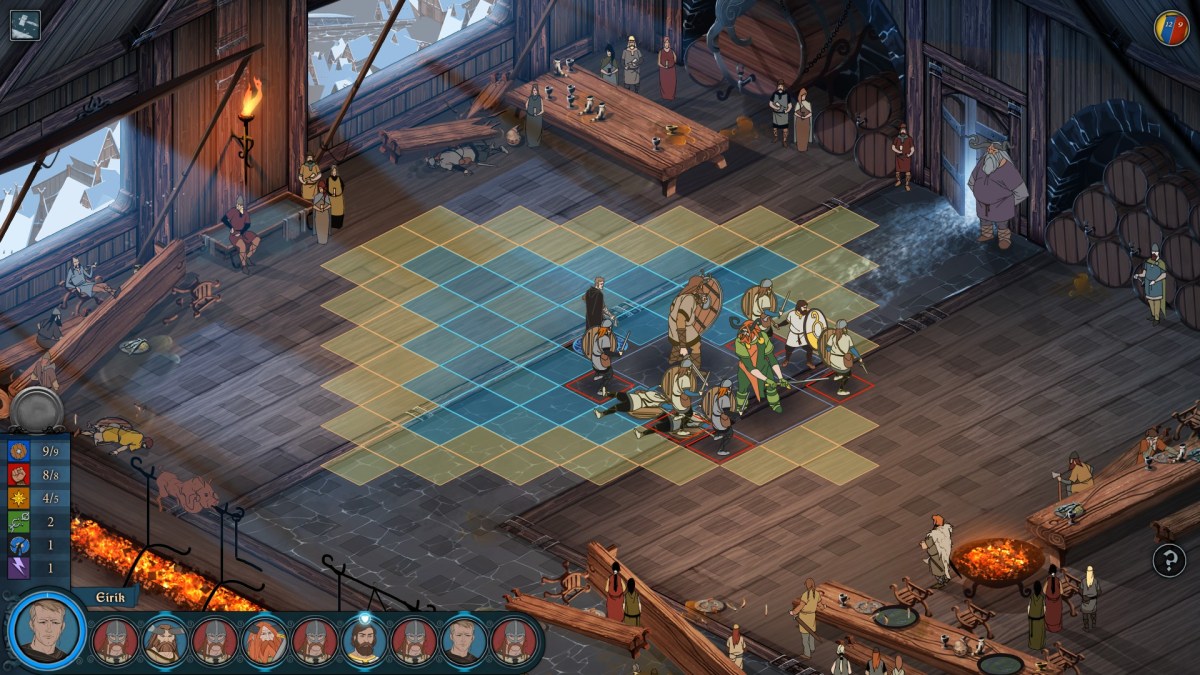
Task: Activate the war horn above the stats panel
Action: (37, 409)
